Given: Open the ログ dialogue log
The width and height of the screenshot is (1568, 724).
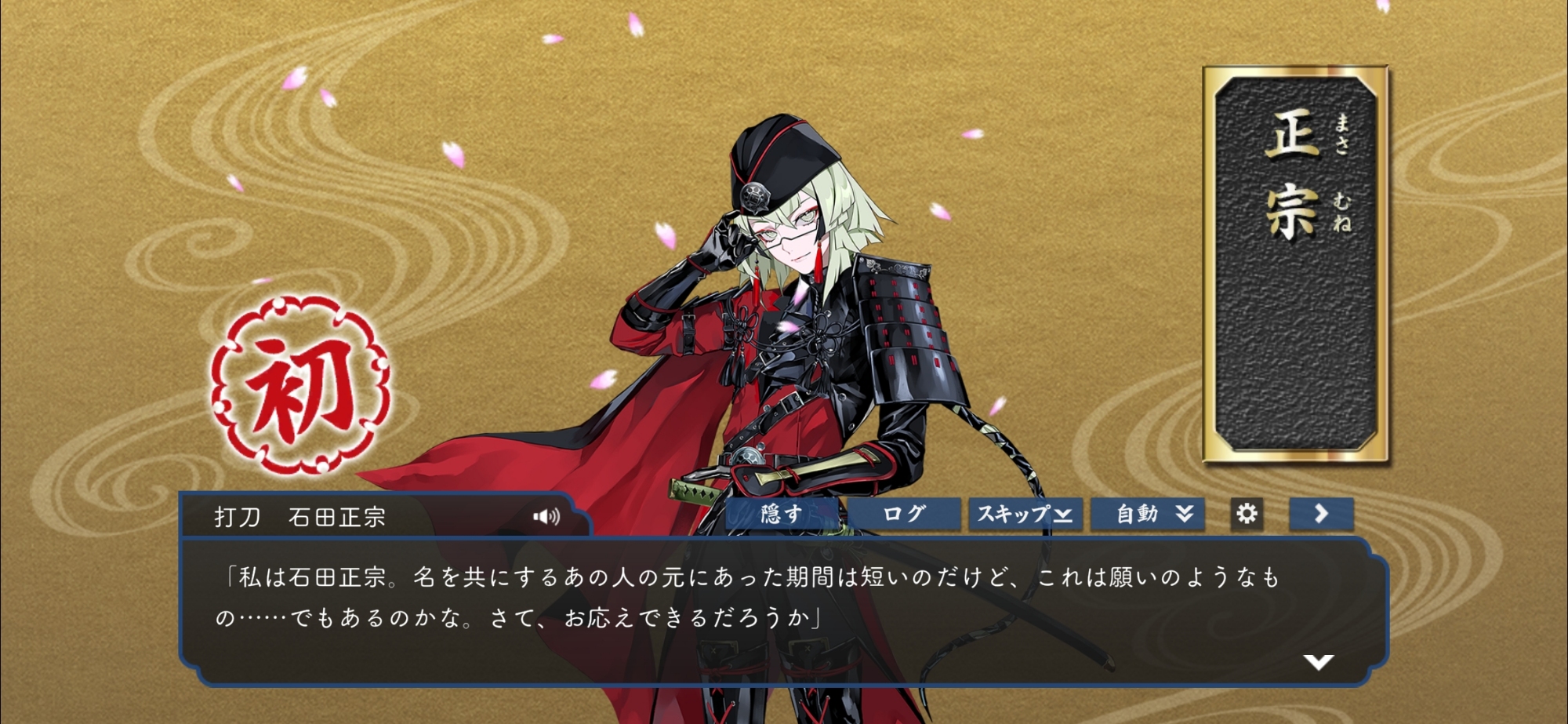Looking at the screenshot, I should click(x=904, y=515).
